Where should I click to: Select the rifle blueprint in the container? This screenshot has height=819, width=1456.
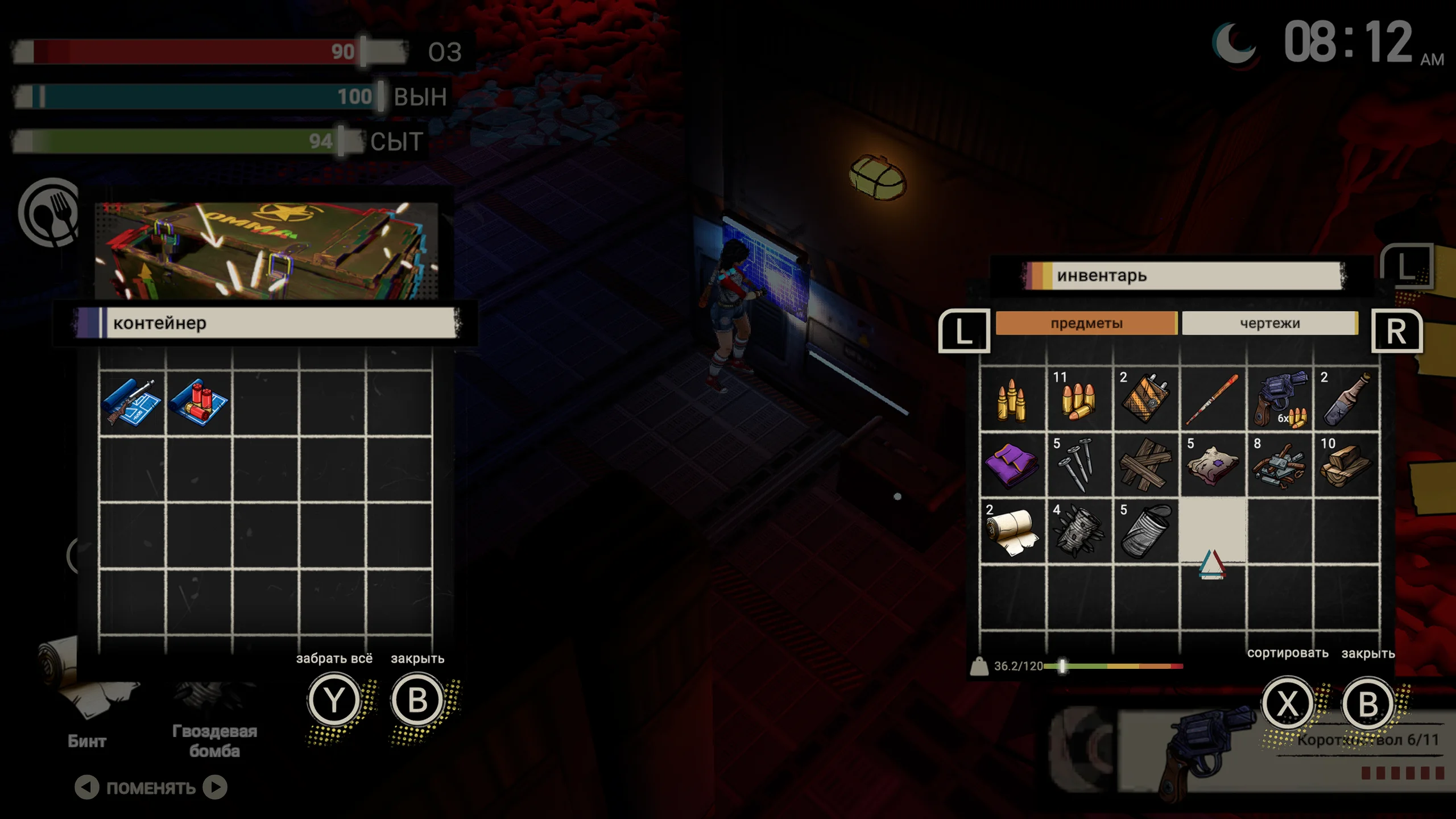(x=131, y=403)
